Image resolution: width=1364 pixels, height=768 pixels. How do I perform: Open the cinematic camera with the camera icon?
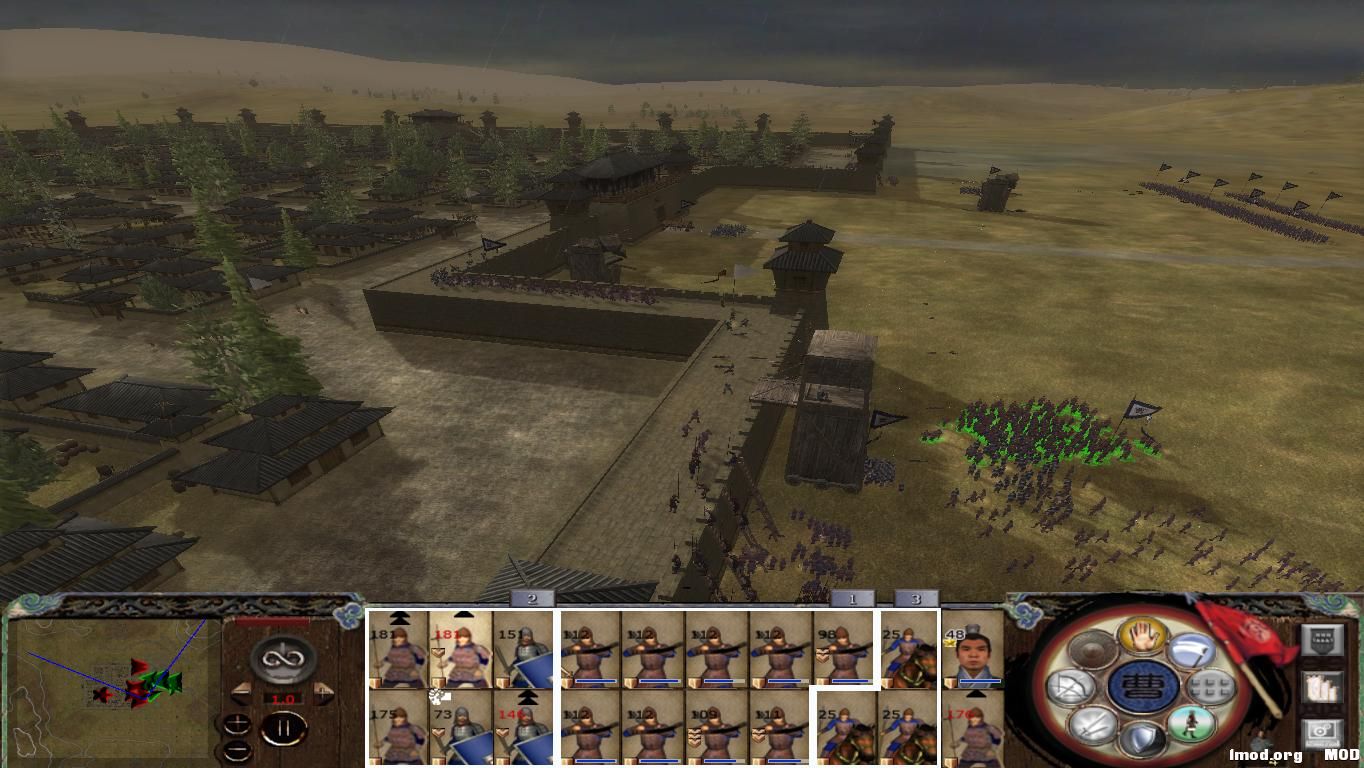(x=1323, y=731)
